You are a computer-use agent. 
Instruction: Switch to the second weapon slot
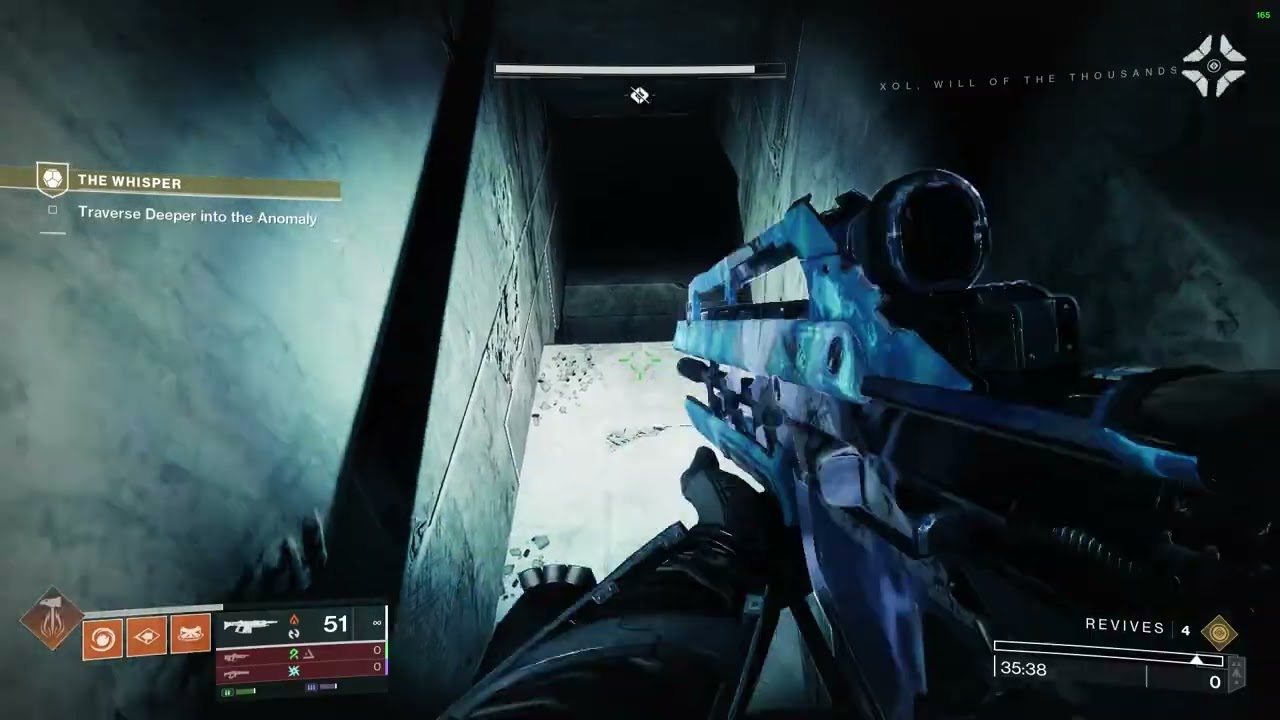[300, 655]
